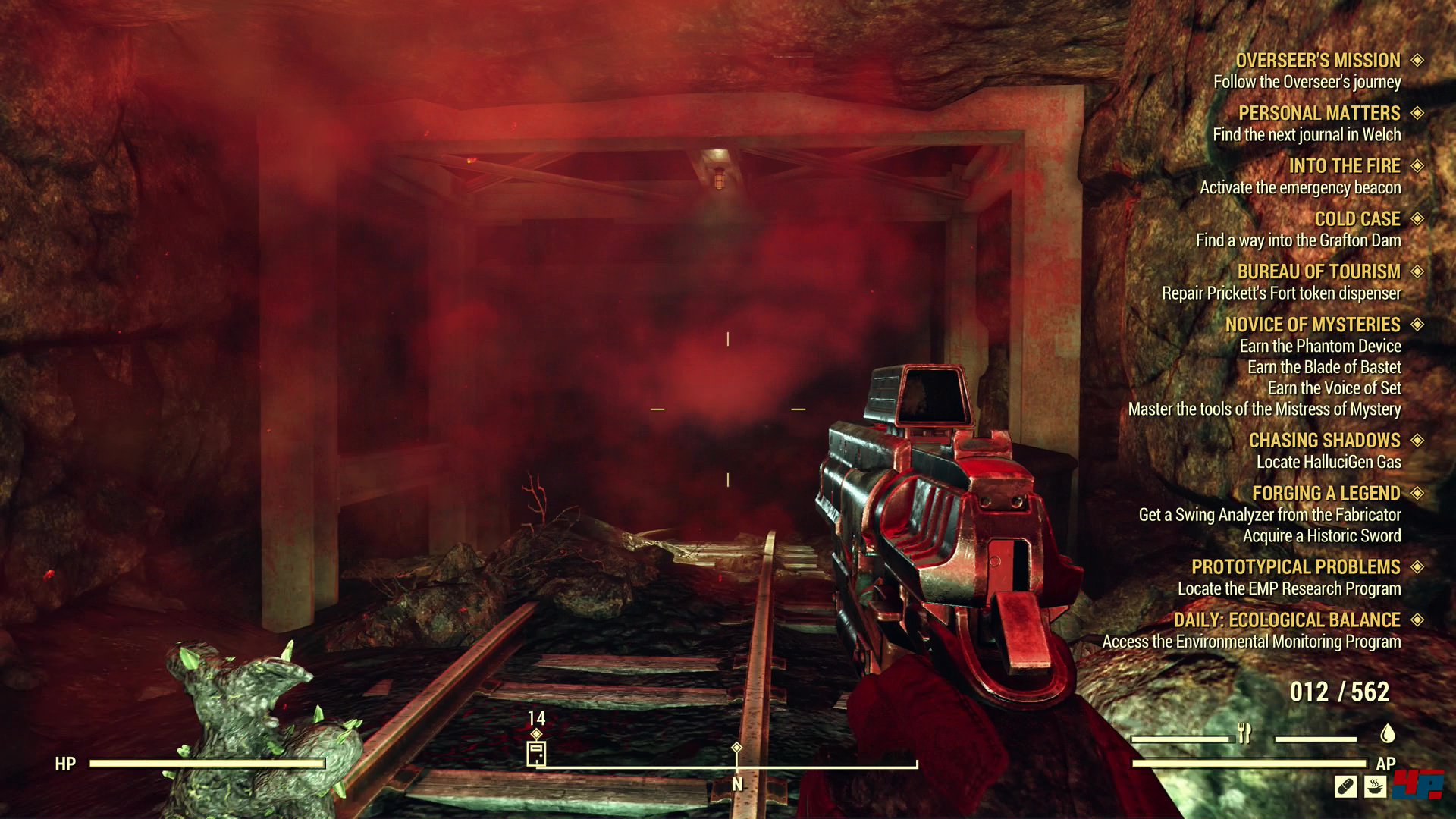This screenshot has width=1456, height=819.
Task: Select the Forging a Legend quest
Action: [x=1326, y=494]
